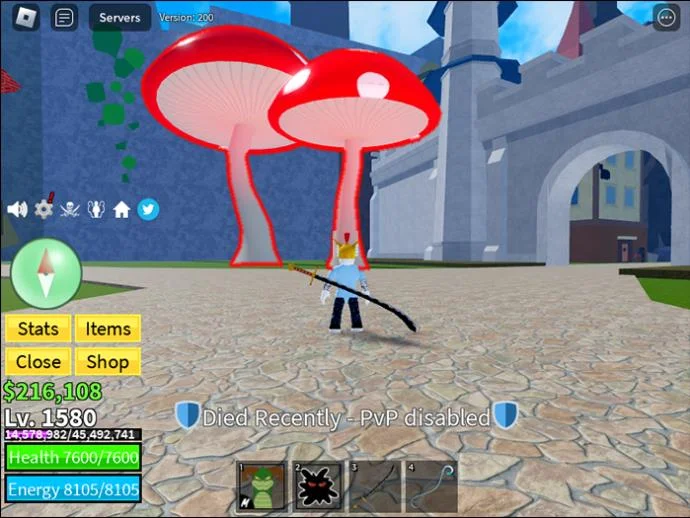Open the Shop menu
The height and width of the screenshot is (518, 690).
pos(108,361)
